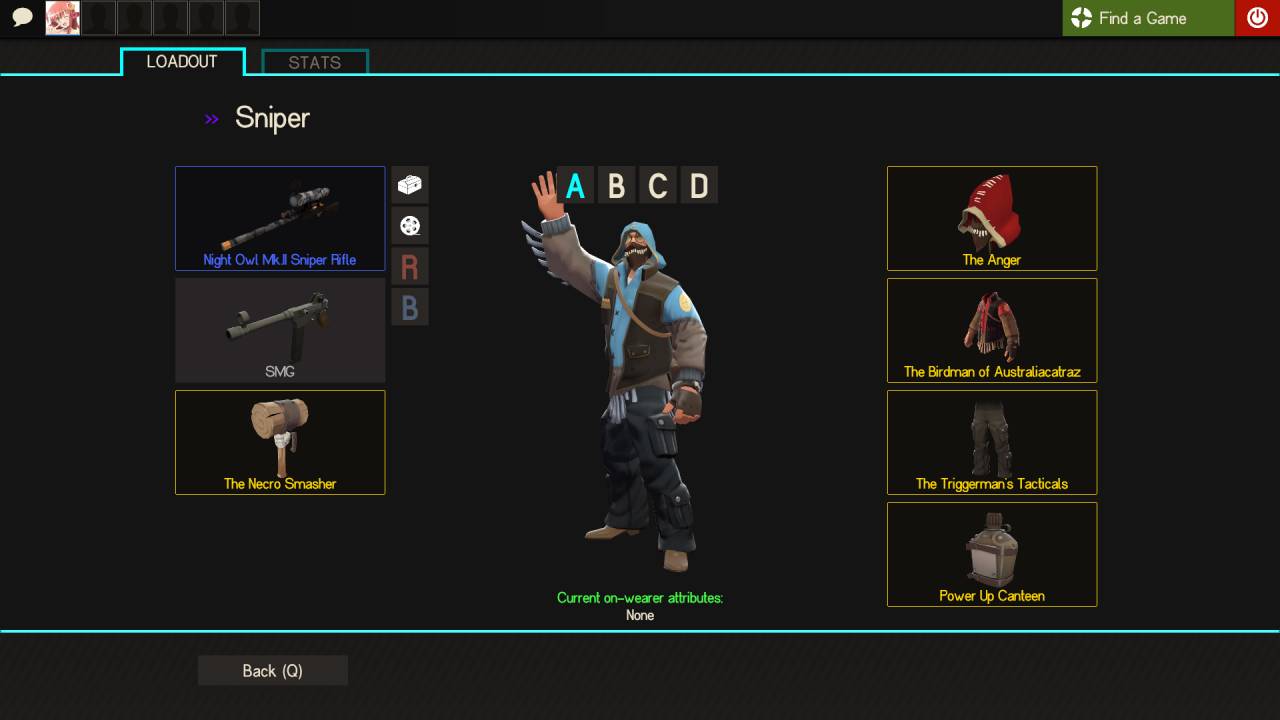Activate loadout preset C

pos(658,186)
